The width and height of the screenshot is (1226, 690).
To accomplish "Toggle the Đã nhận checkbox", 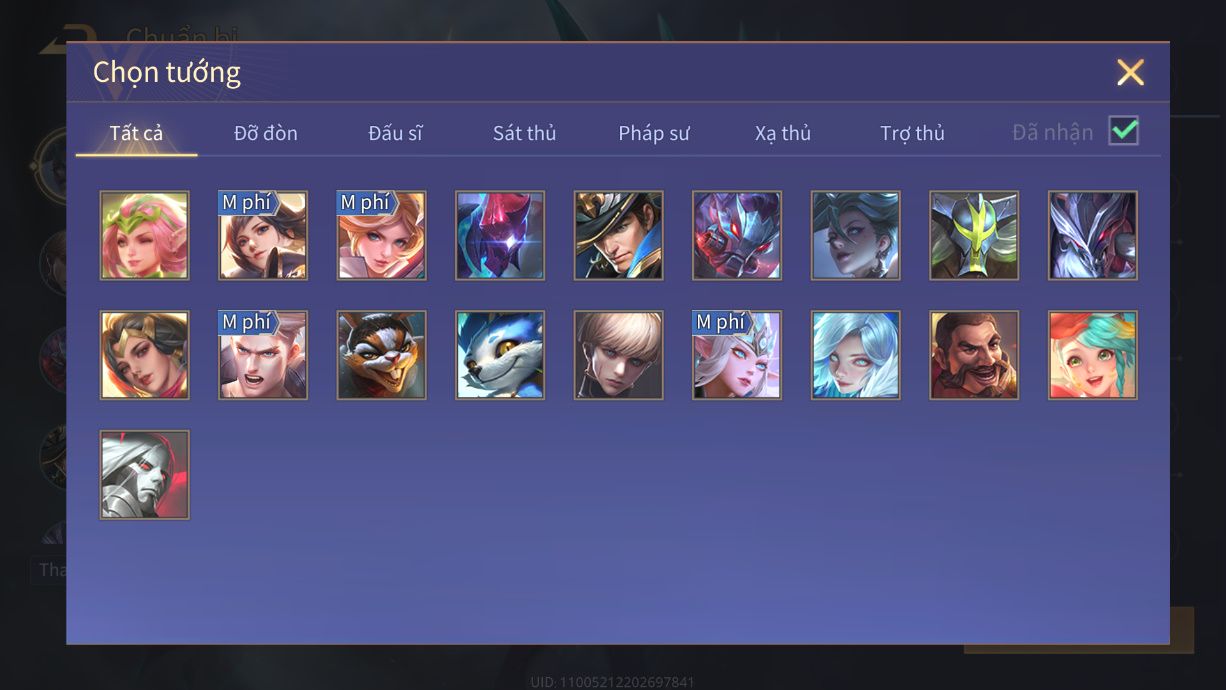I will [1124, 131].
